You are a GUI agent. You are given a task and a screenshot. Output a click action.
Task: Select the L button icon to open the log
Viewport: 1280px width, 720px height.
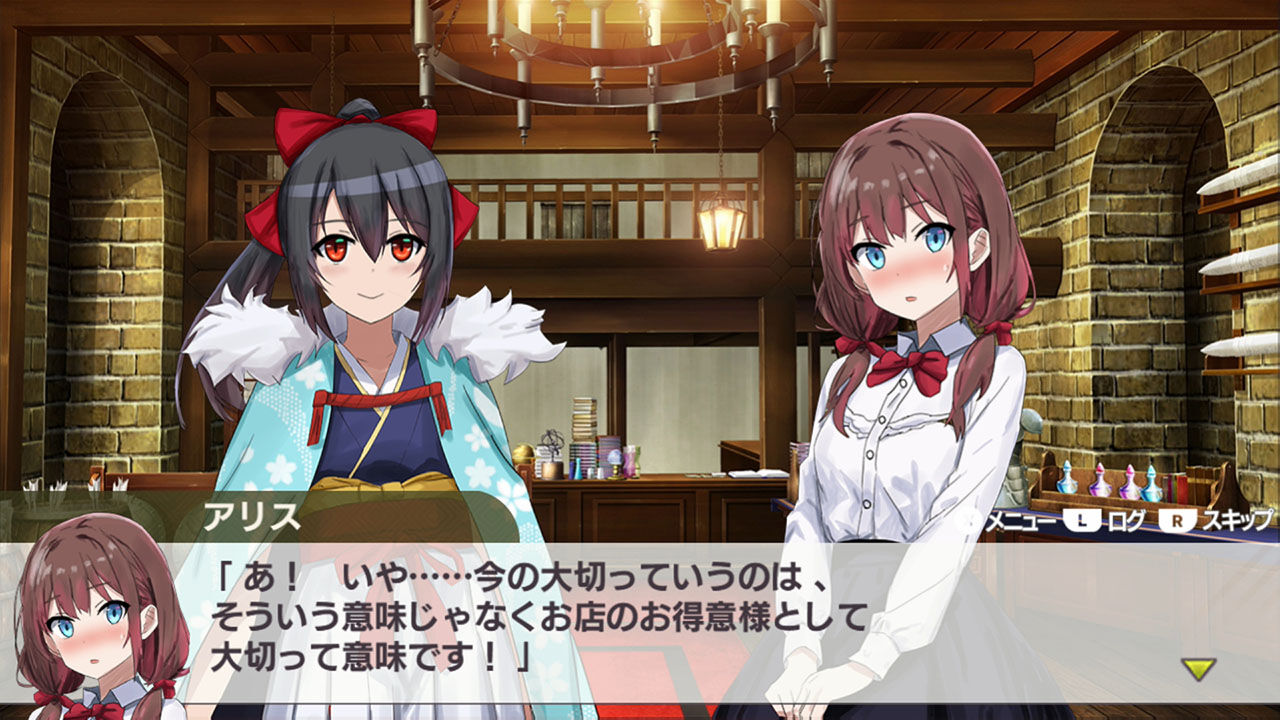(1083, 520)
